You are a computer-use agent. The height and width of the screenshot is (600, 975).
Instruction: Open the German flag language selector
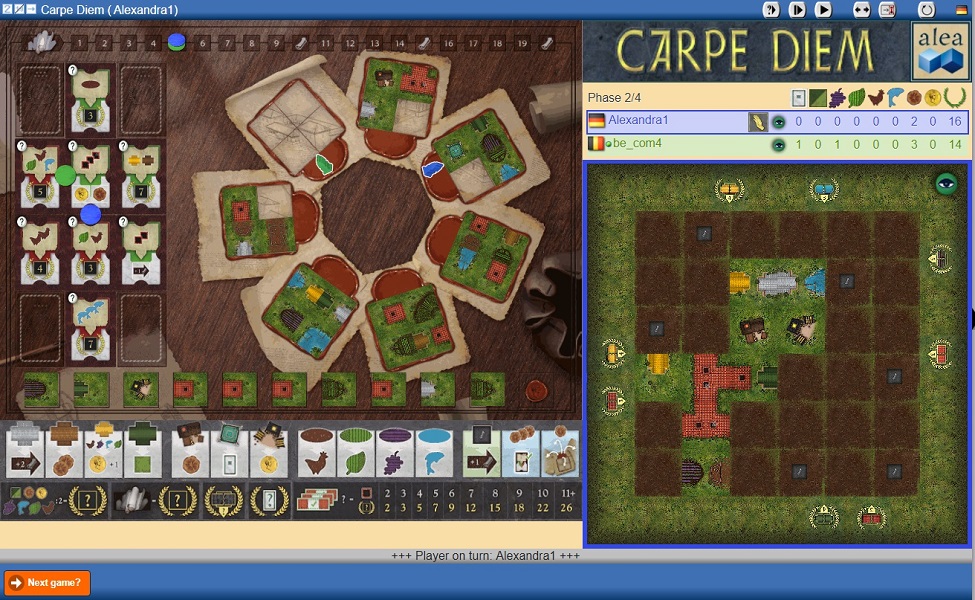962,9
